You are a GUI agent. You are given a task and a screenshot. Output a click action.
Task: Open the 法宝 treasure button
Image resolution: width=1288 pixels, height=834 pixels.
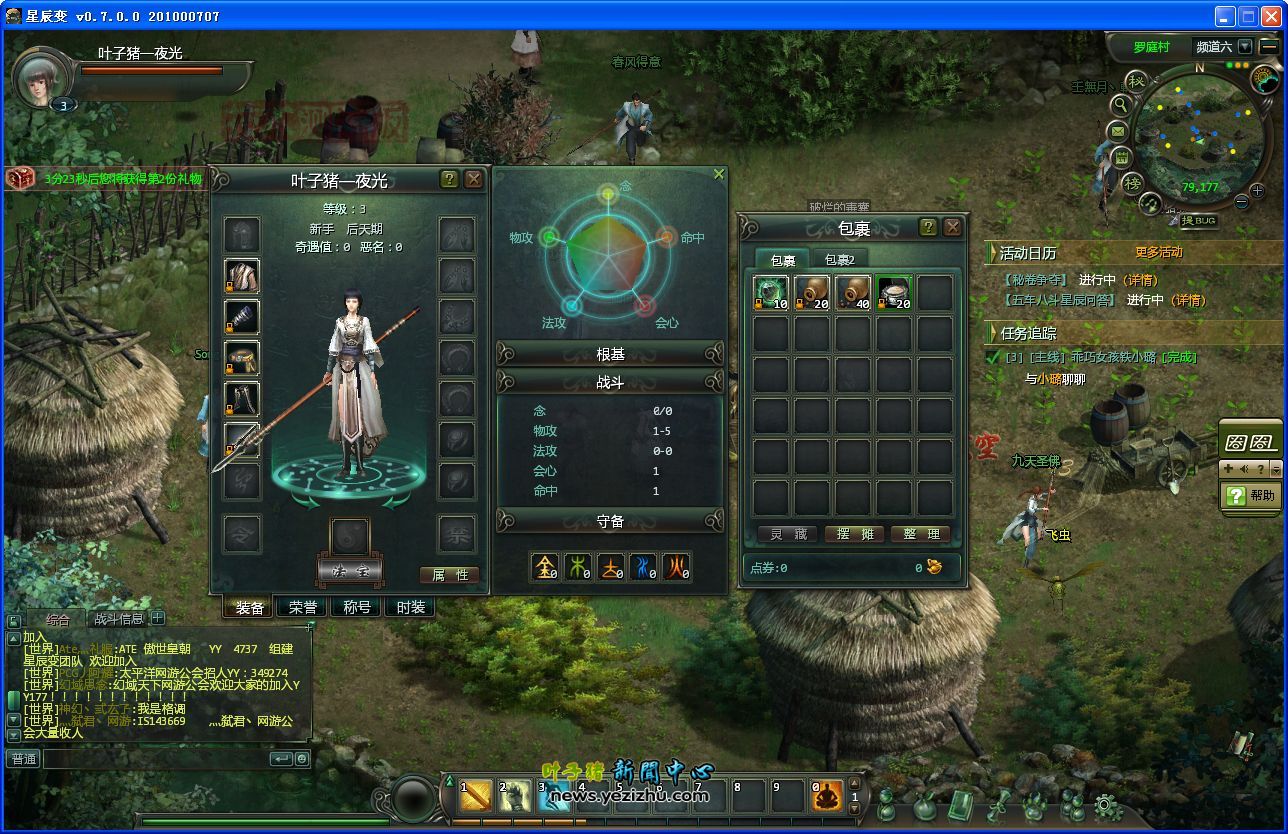tap(349, 570)
